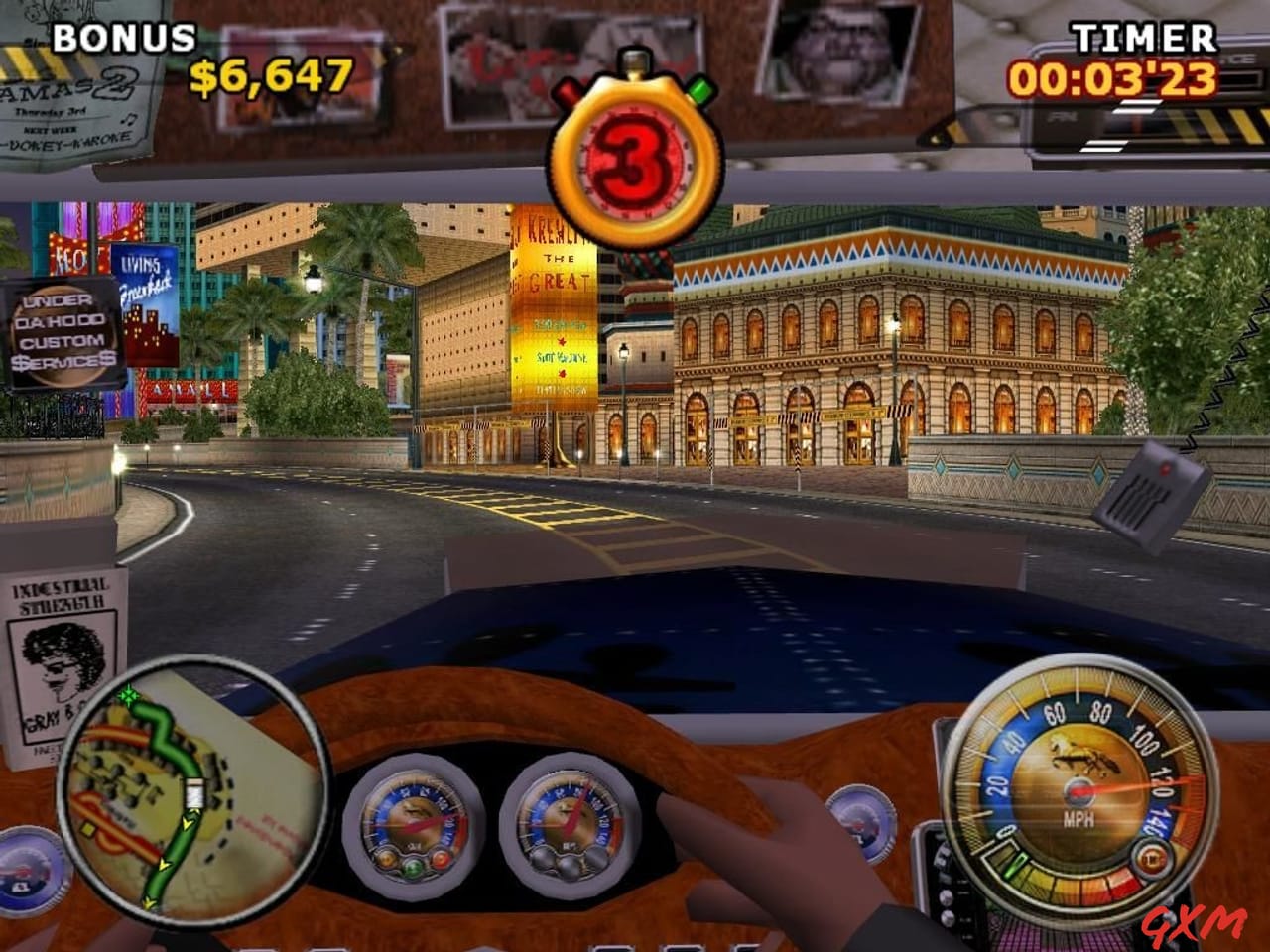Toggle the amber lamp on the left dashboard gauge cluster
The image size is (1270, 952).
[x=386, y=860]
